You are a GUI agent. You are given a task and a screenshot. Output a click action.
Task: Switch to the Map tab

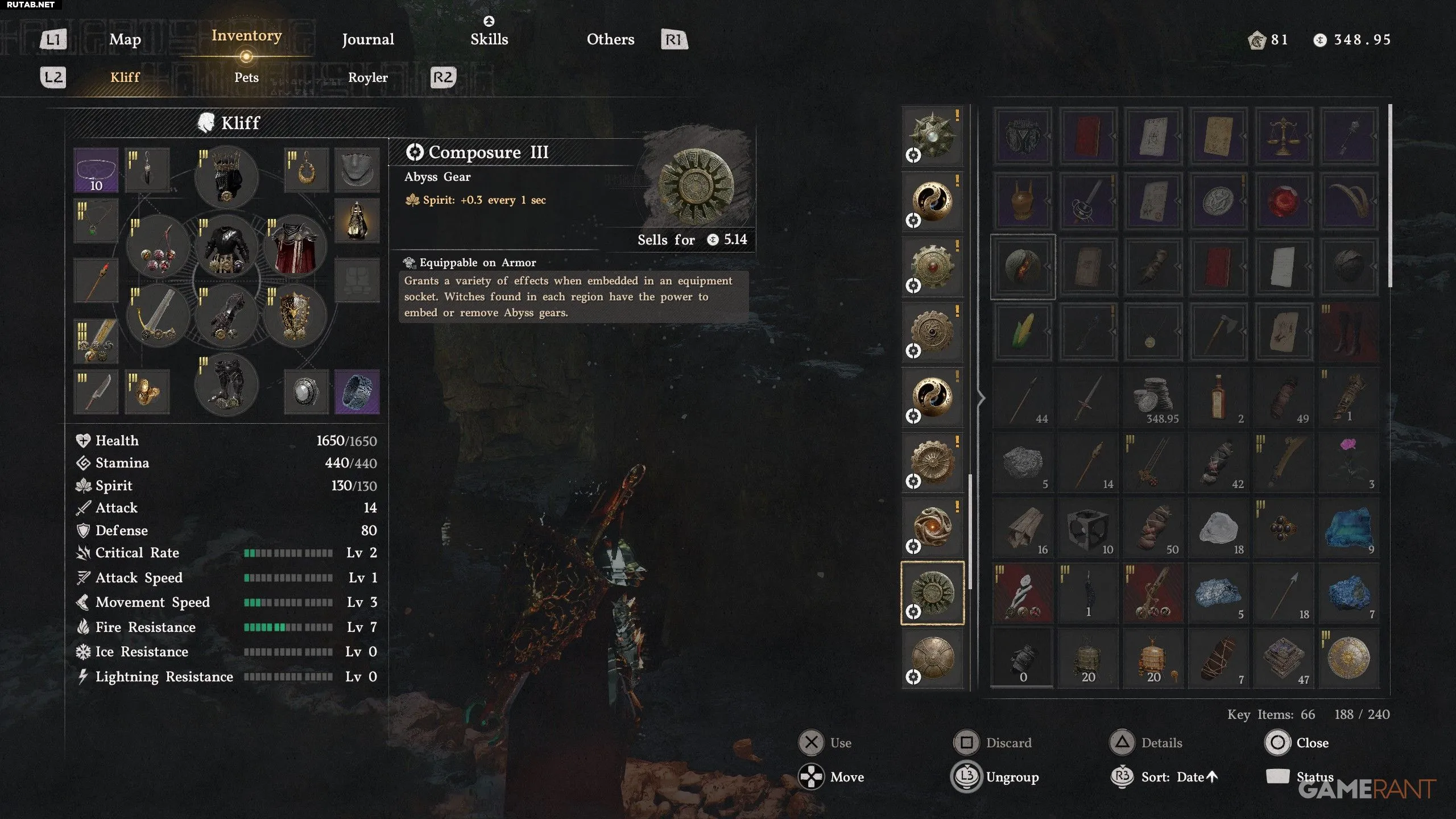pos(125,39)
